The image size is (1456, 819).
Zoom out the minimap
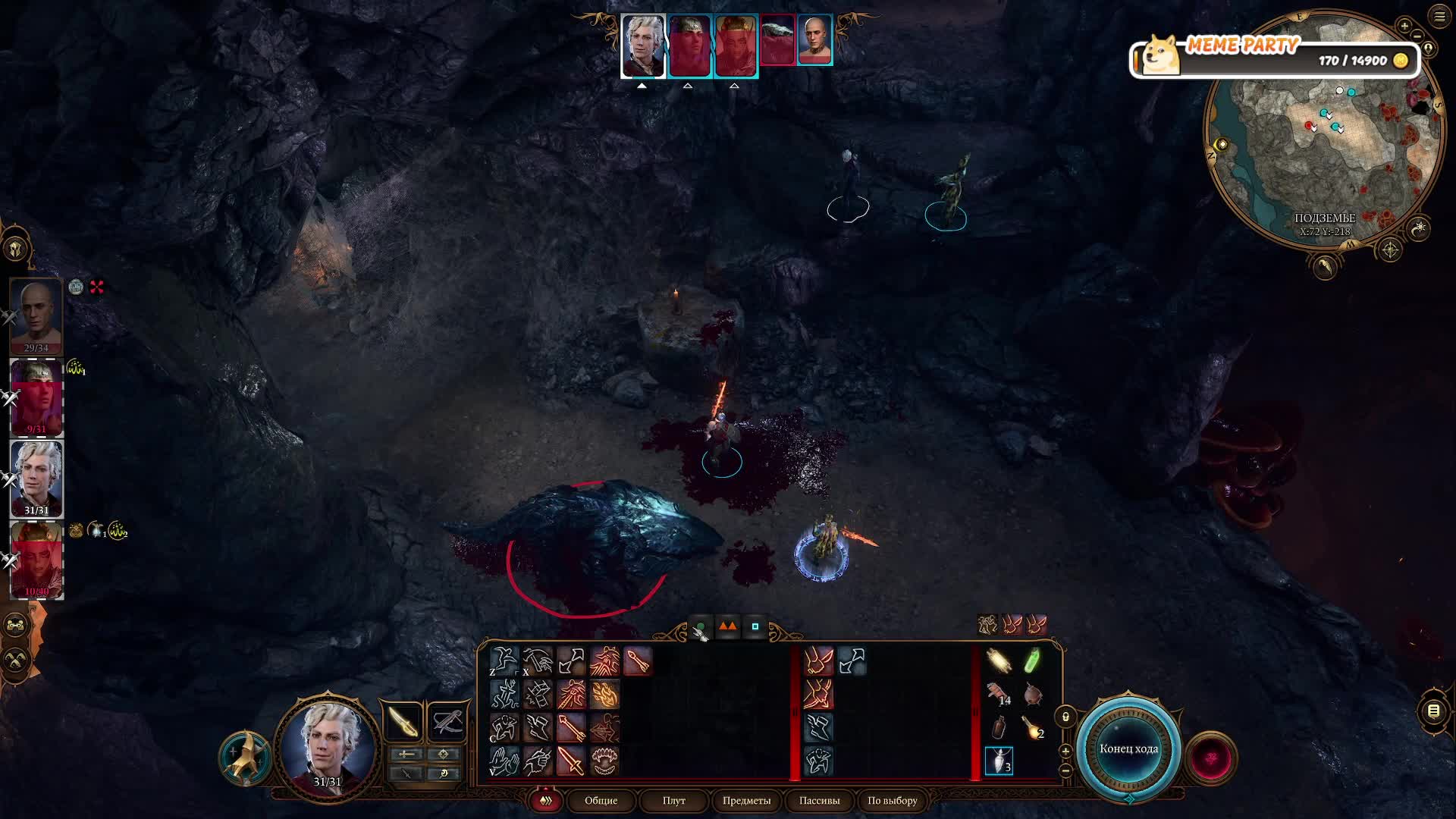pyautogui.click(x=1417, y=36)
